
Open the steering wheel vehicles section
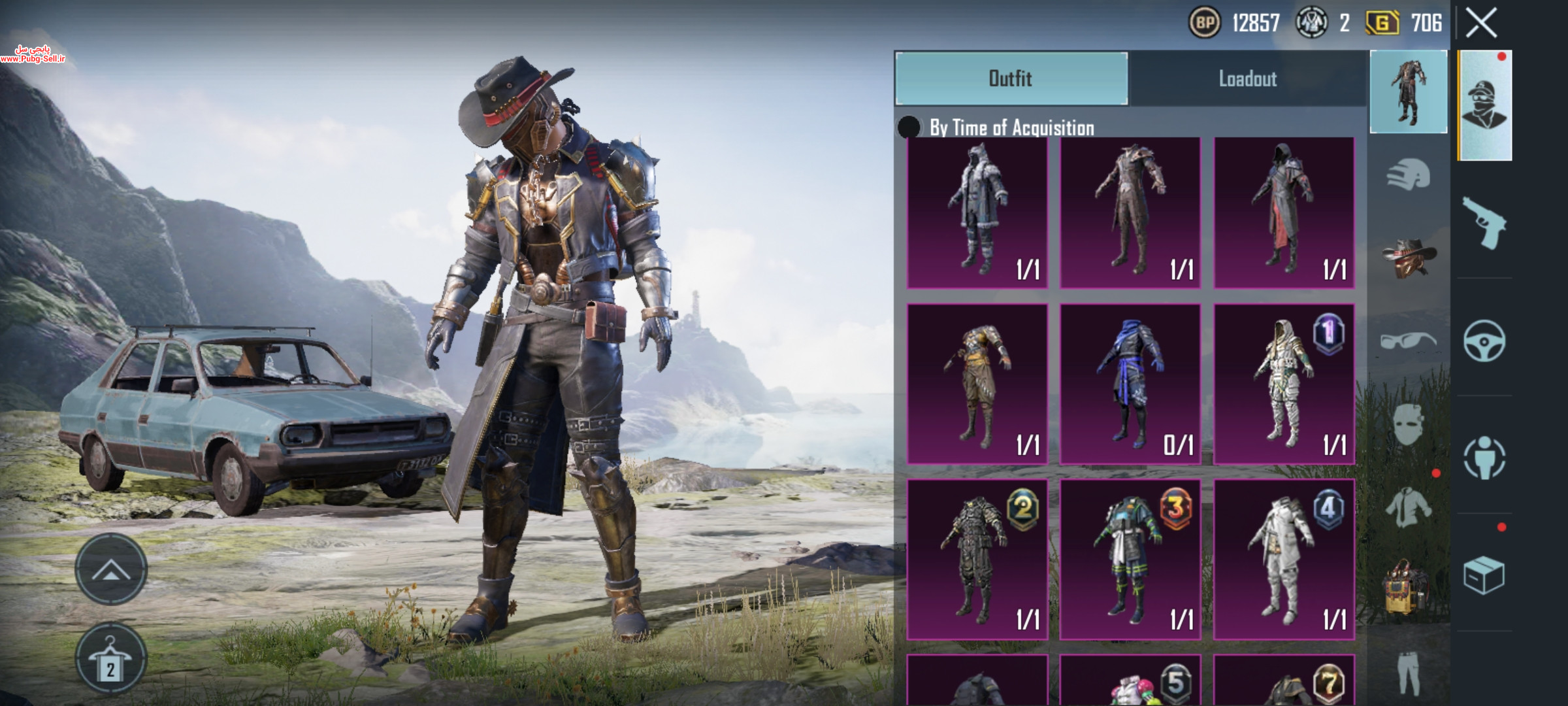(x=1484, y=341)
